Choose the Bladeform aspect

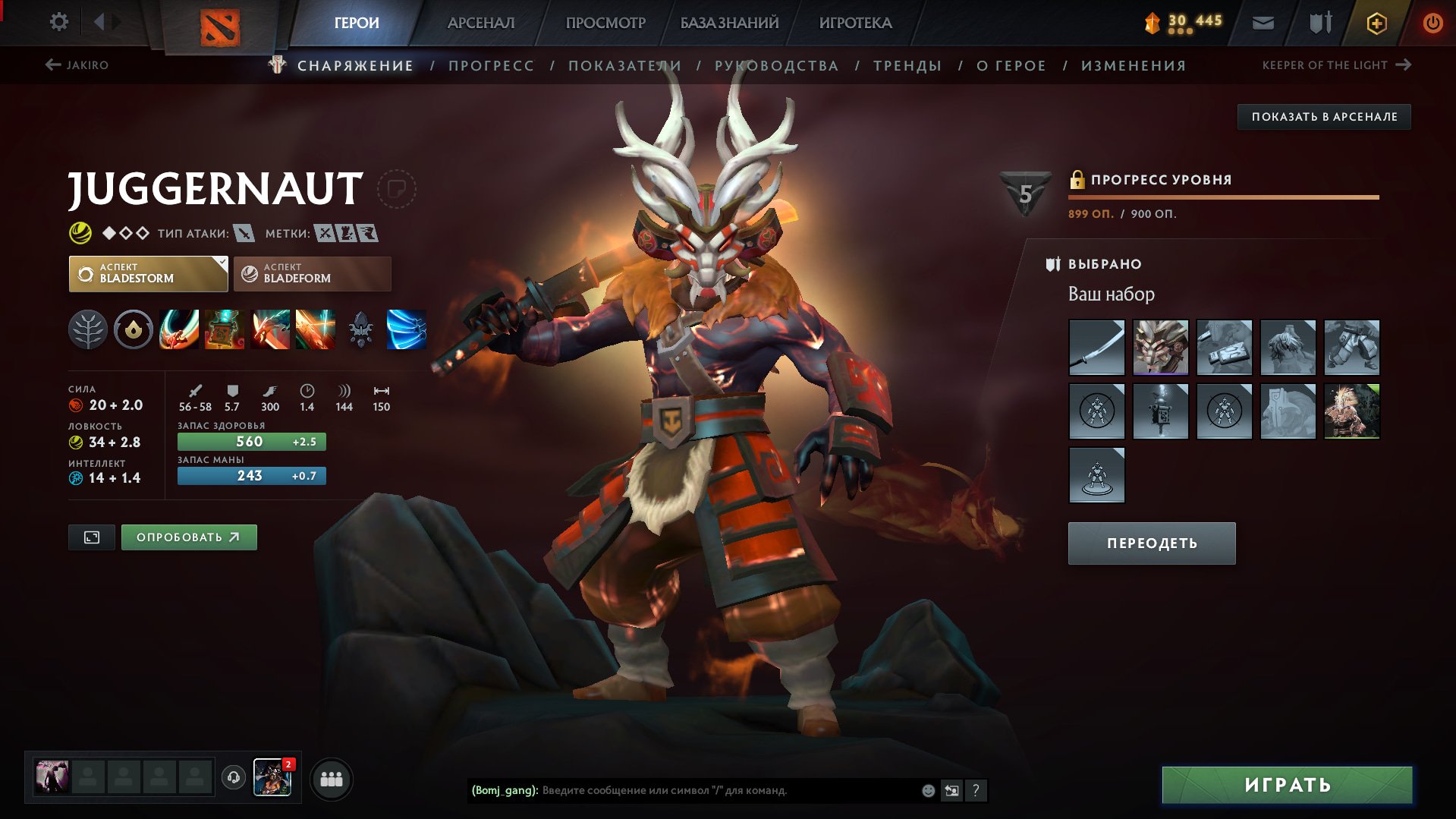pos(312,273)
